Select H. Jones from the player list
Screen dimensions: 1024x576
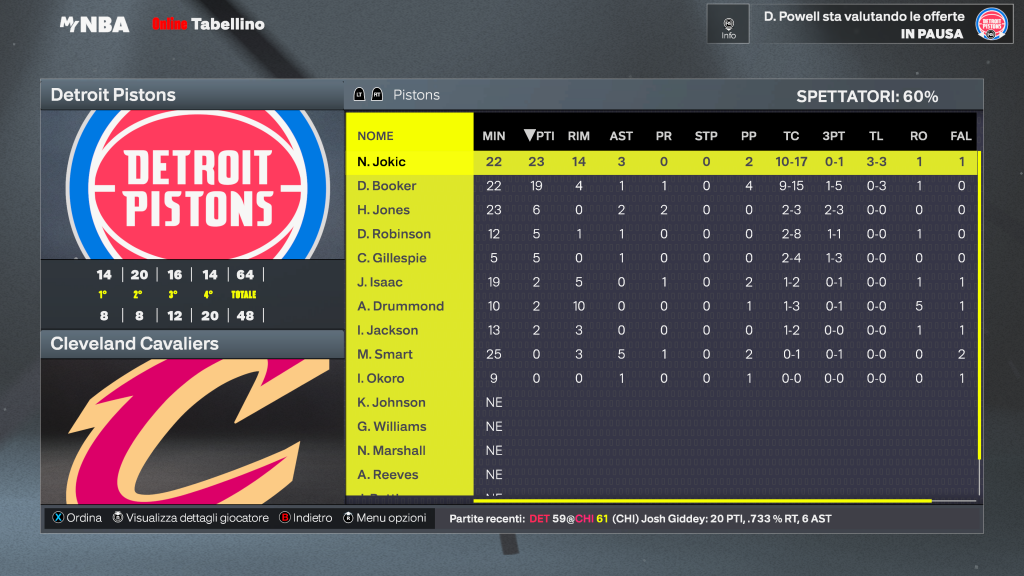pyautogui.click(x=384, y=210)
